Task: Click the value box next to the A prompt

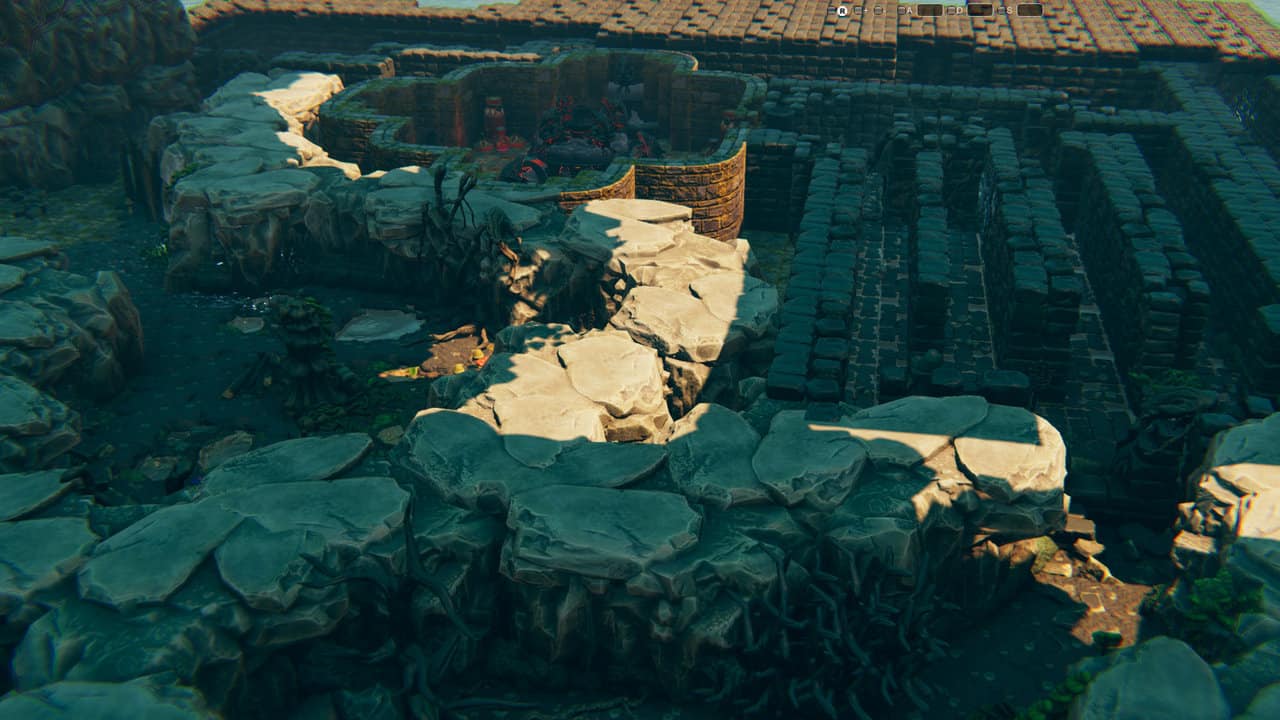Action: click(x=929, y=10)
